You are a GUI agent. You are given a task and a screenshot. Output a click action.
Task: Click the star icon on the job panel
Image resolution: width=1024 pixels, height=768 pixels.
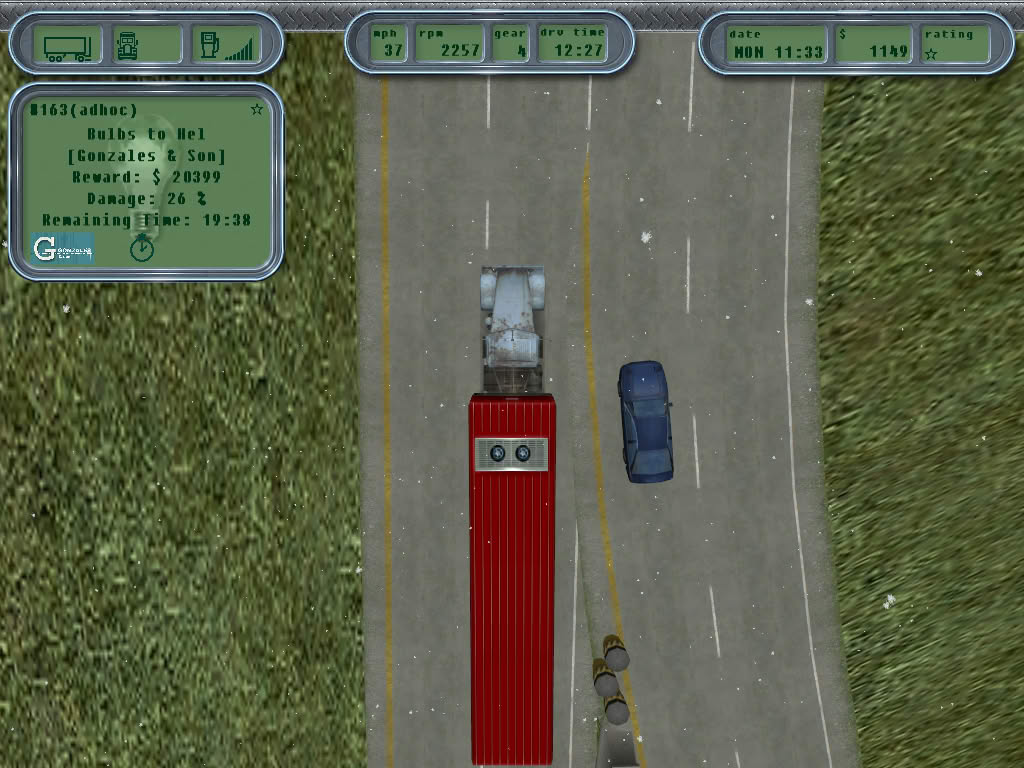click(x=257, y=109)
